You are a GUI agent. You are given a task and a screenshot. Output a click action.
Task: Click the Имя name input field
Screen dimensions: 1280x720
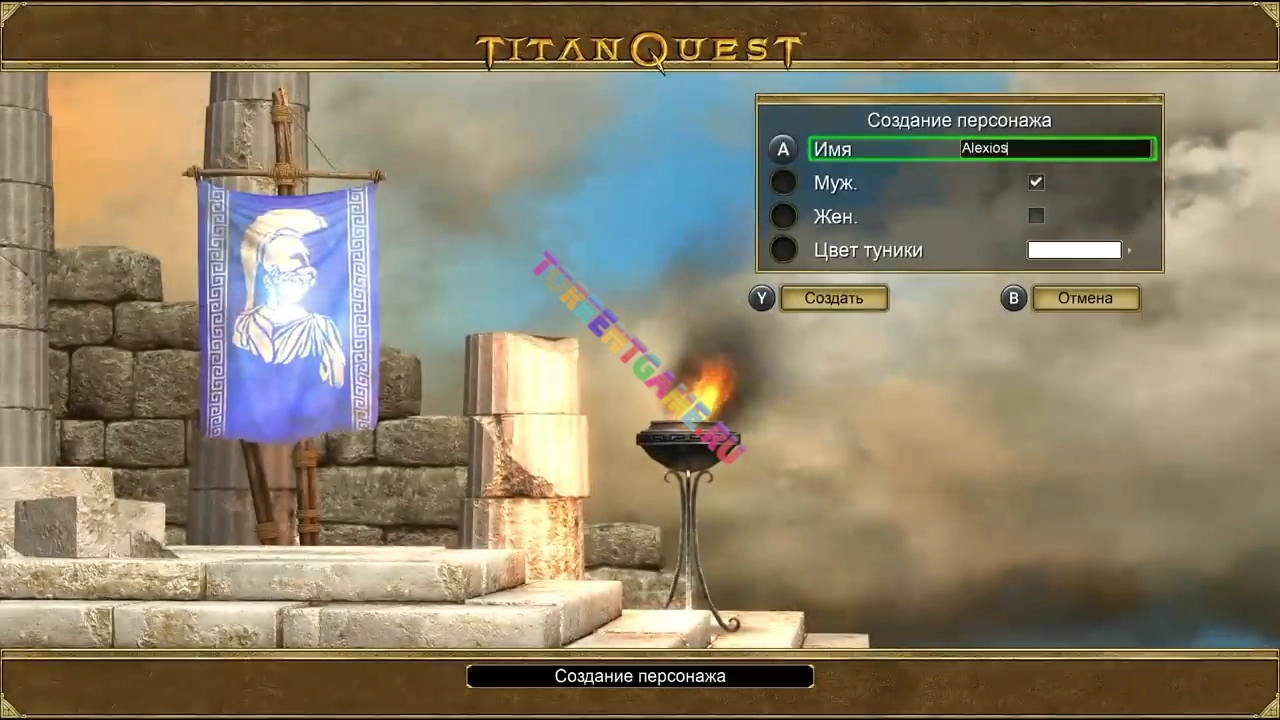point(1055,149)
